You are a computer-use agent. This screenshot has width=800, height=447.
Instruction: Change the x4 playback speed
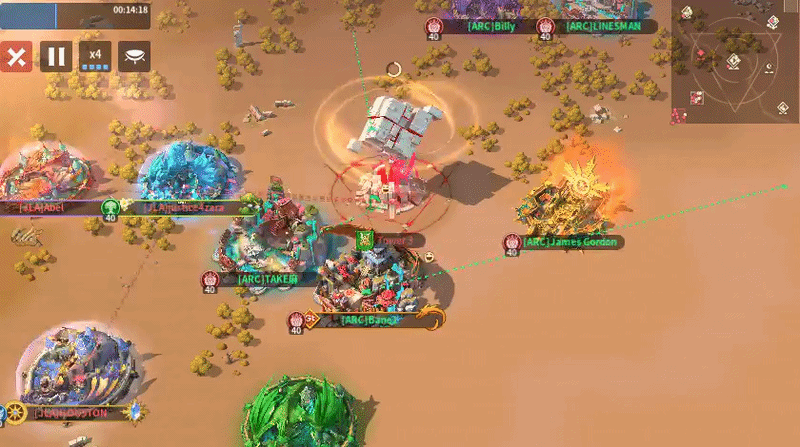click(x=96, y=56)
